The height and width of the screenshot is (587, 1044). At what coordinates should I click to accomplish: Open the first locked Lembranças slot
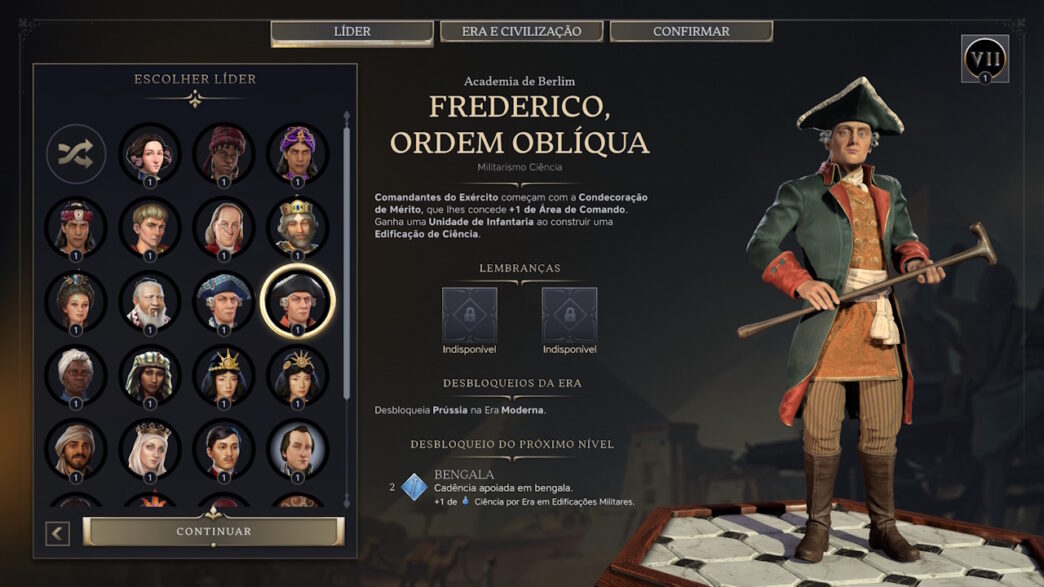pos(469,315)
